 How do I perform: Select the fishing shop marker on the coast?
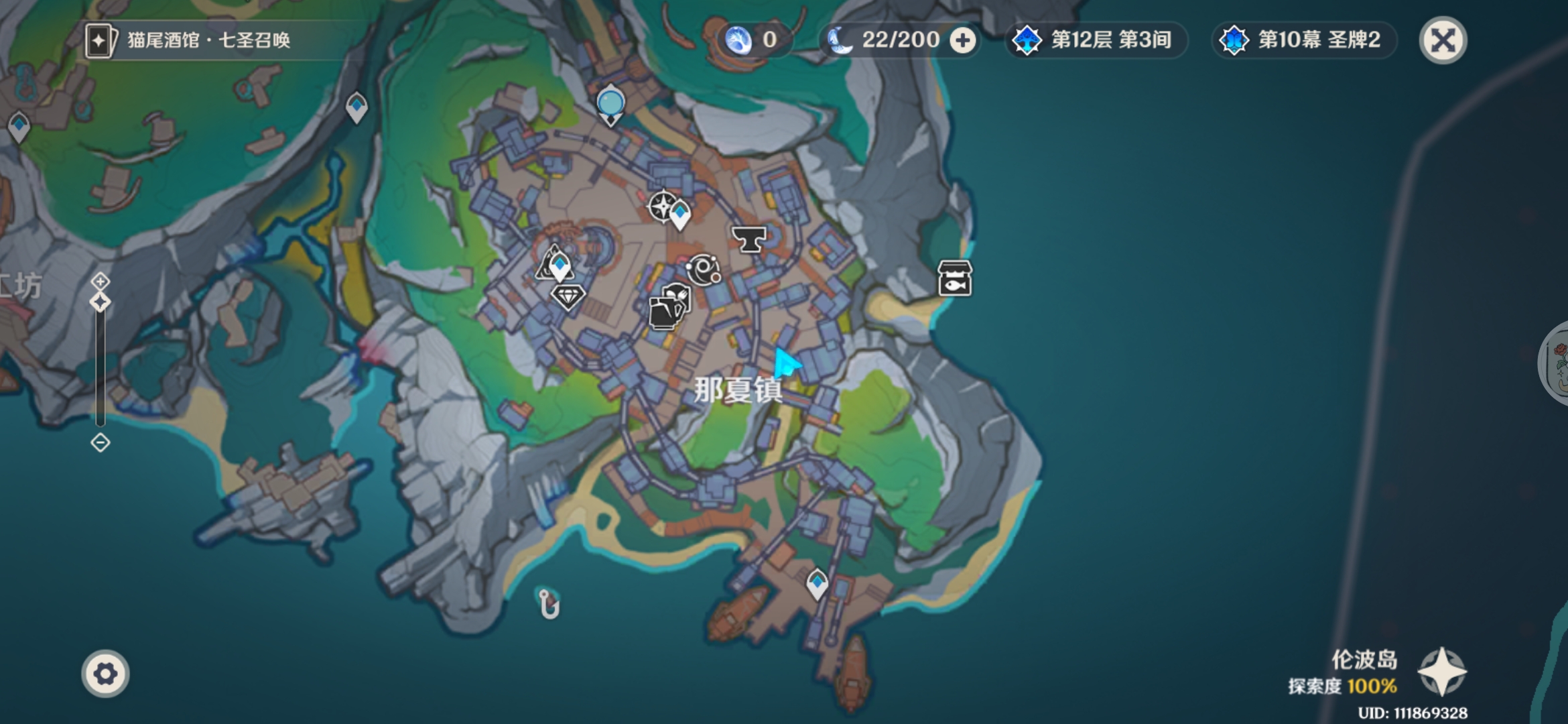point(955,278)
